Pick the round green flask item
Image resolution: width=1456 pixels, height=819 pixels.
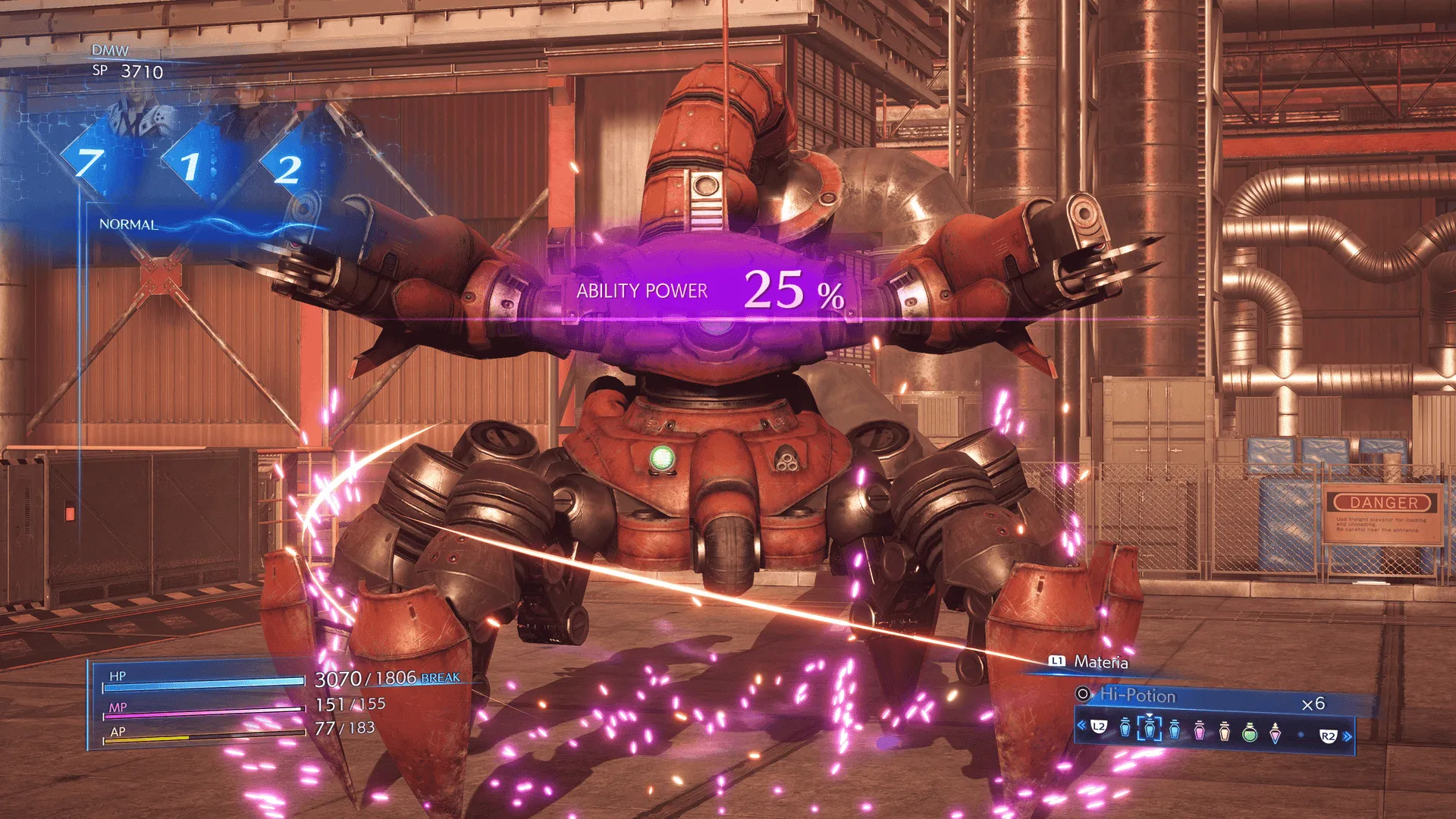point(1250,733)
